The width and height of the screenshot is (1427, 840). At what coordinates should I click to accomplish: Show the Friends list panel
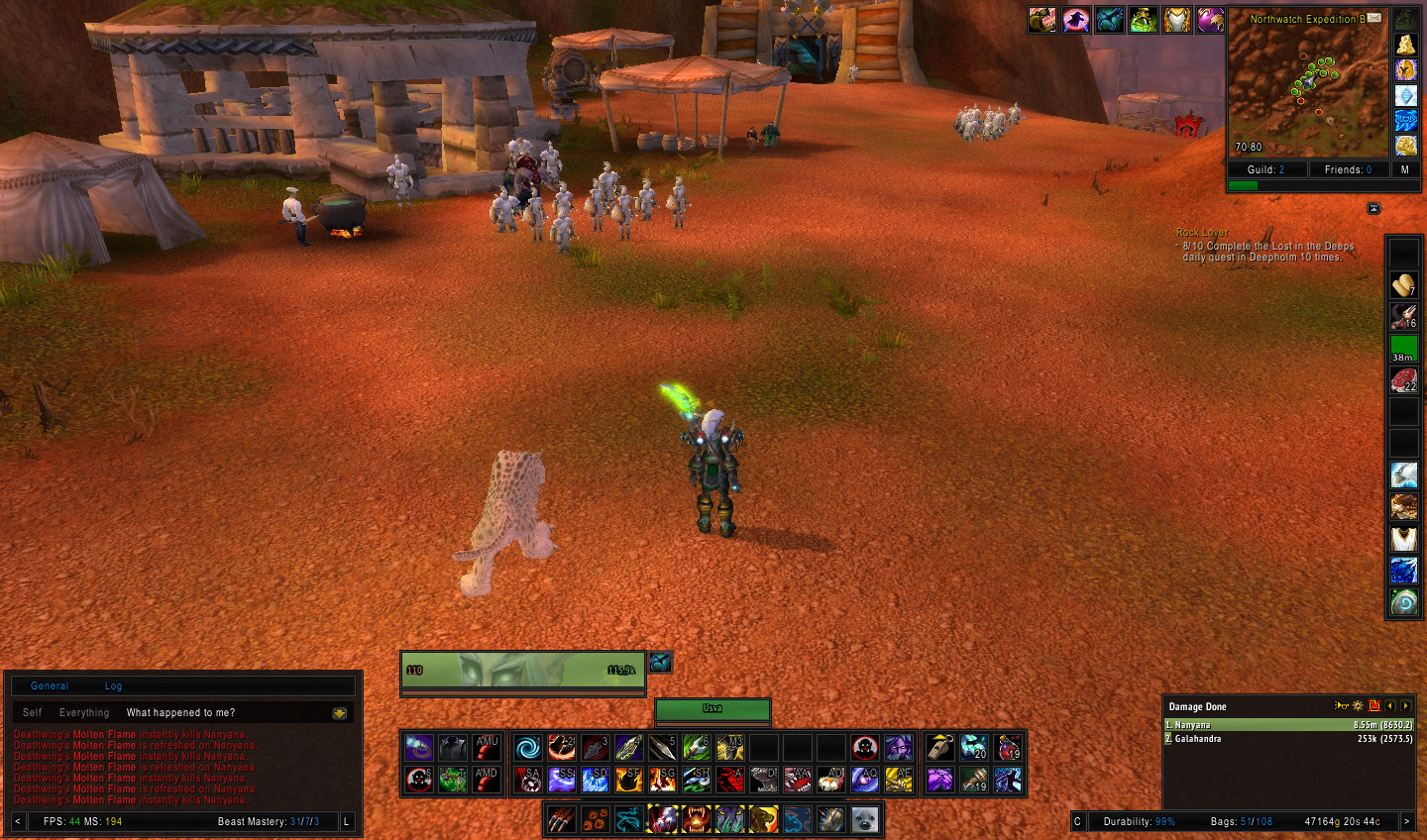coord(1348,169)
